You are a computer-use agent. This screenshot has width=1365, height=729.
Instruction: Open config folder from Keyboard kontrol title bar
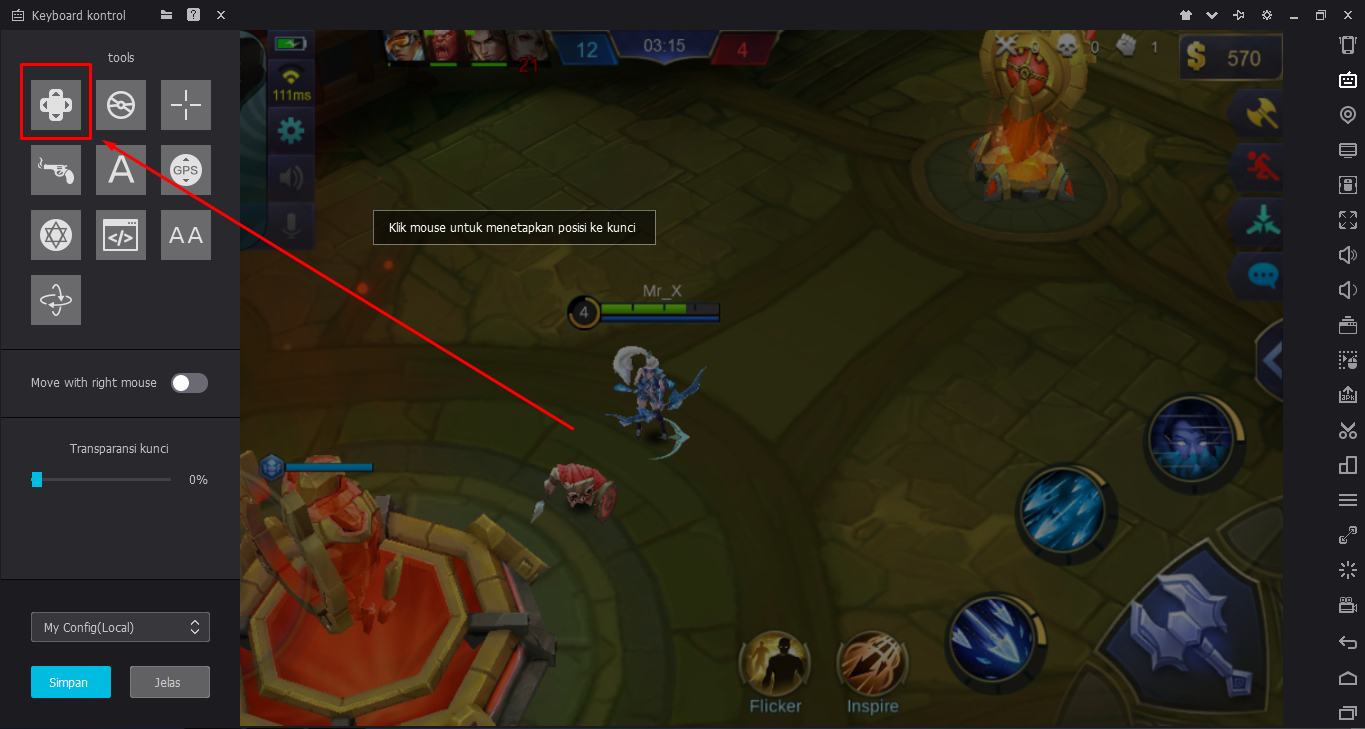[x=166, y=15]
